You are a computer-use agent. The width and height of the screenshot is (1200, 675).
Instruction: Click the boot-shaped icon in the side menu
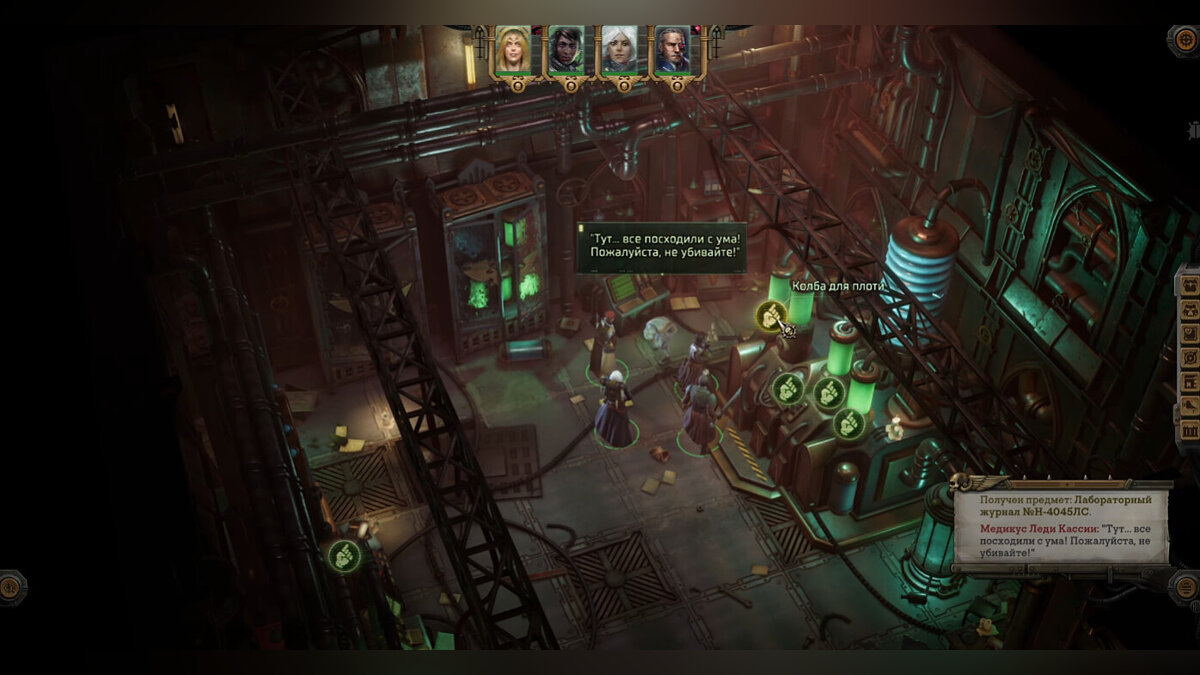tap(1190, 406)
